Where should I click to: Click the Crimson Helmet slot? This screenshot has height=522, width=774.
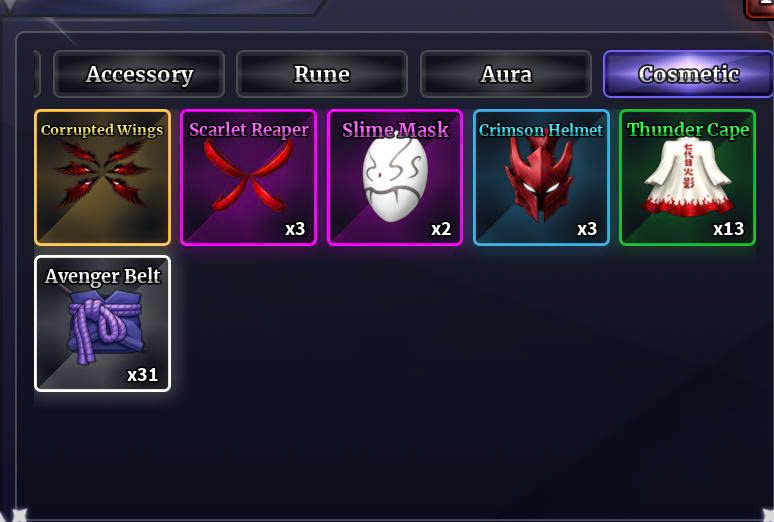point(541,177)
